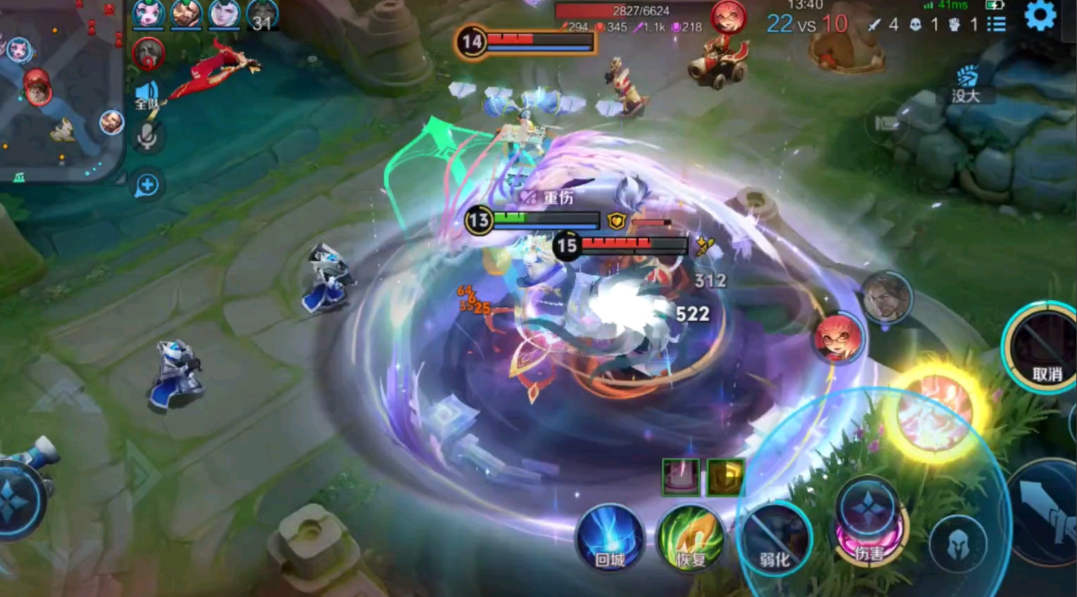Viewport: 1077px width, 597px height.
Task: Open the settings gear
Action: point(1040,16)
